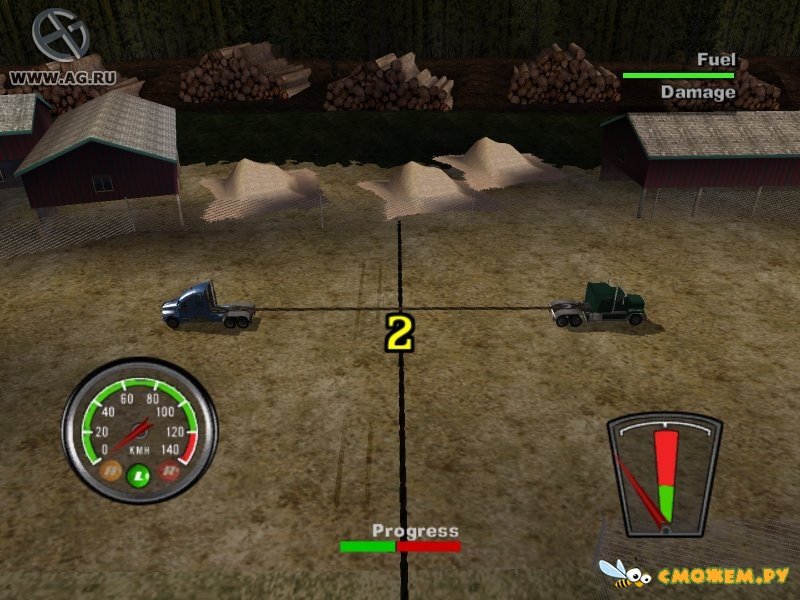Select the red H gear indicator

tap(171, 469)
